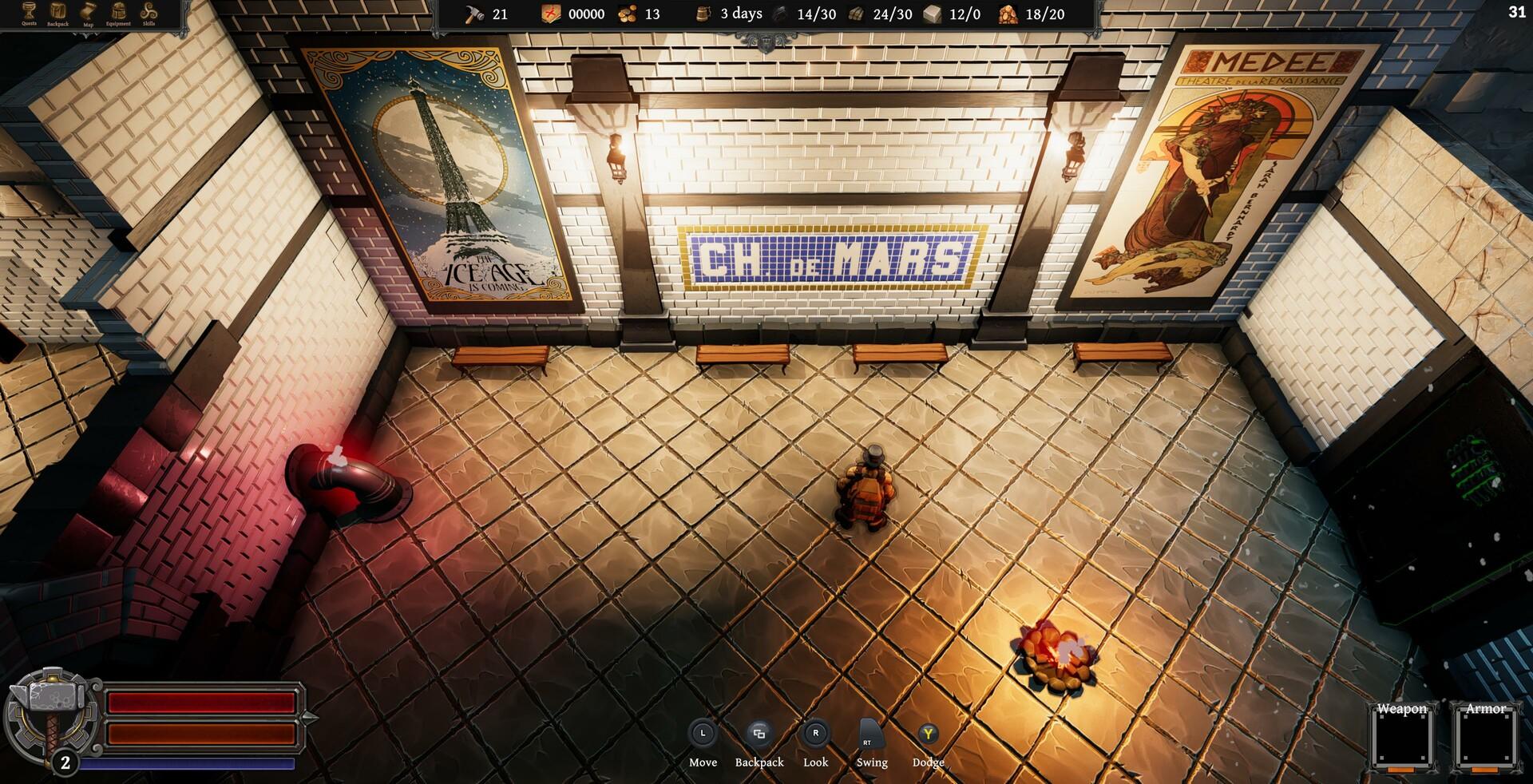Viewport: 1533px width, 784px height.
Task: Click the coins currency icon showing 13
Action: pyautogui.click(x=628, y=14)
